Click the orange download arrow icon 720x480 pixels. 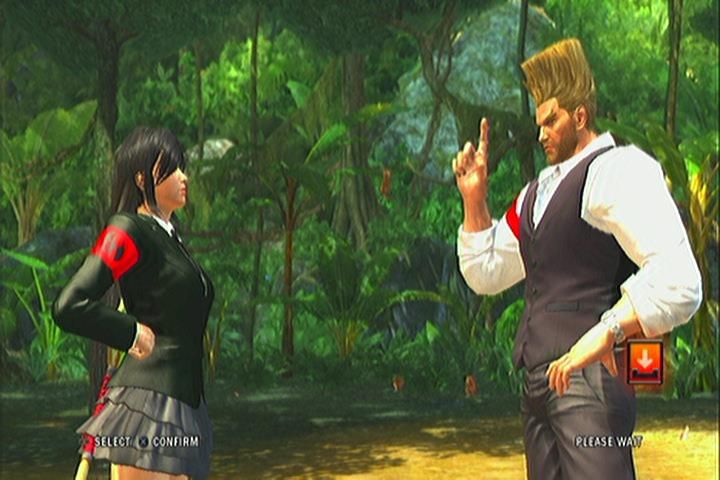pyautogui.click(x=644, y=362)
